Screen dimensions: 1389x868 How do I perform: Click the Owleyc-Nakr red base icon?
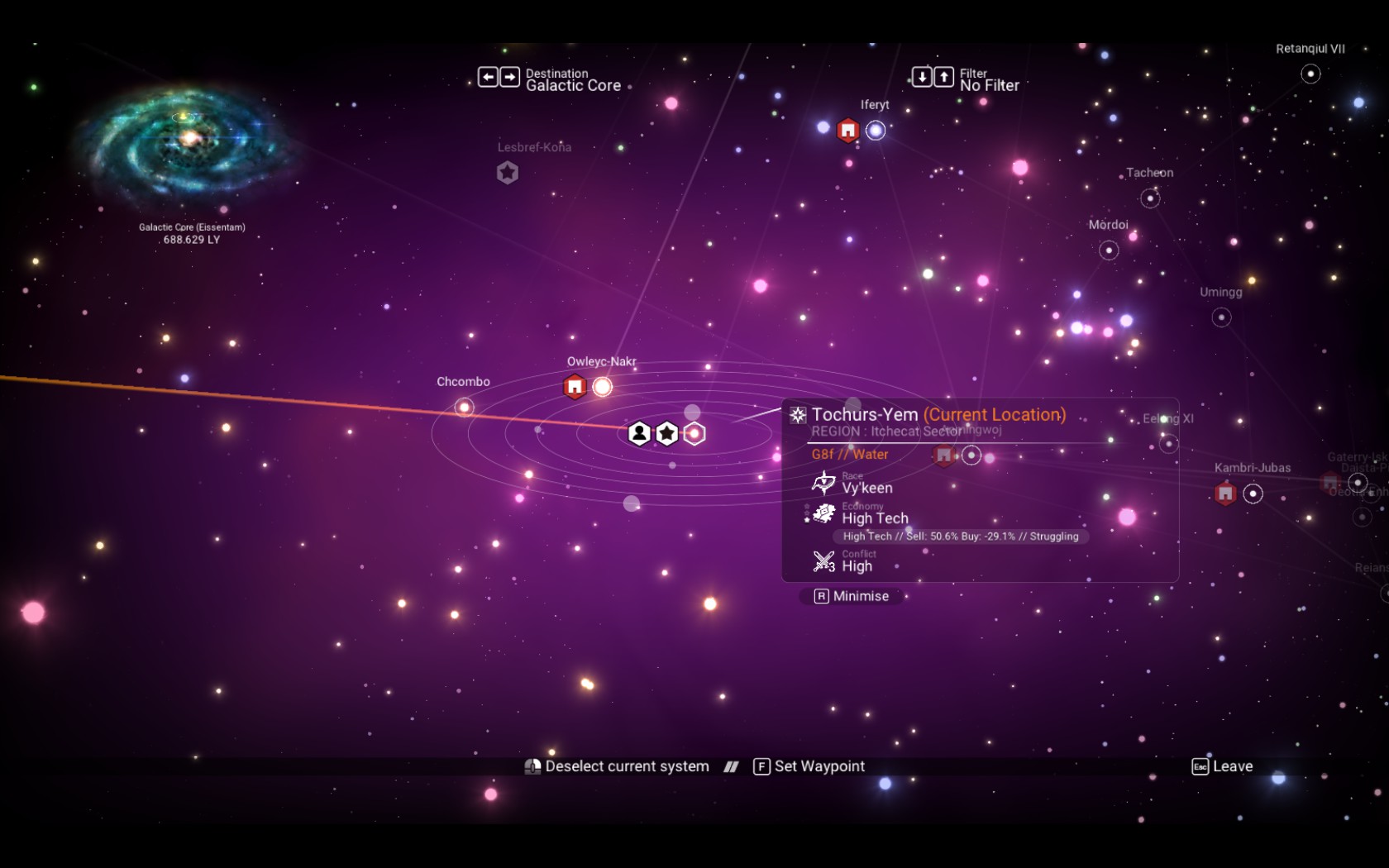click(575, 387)
